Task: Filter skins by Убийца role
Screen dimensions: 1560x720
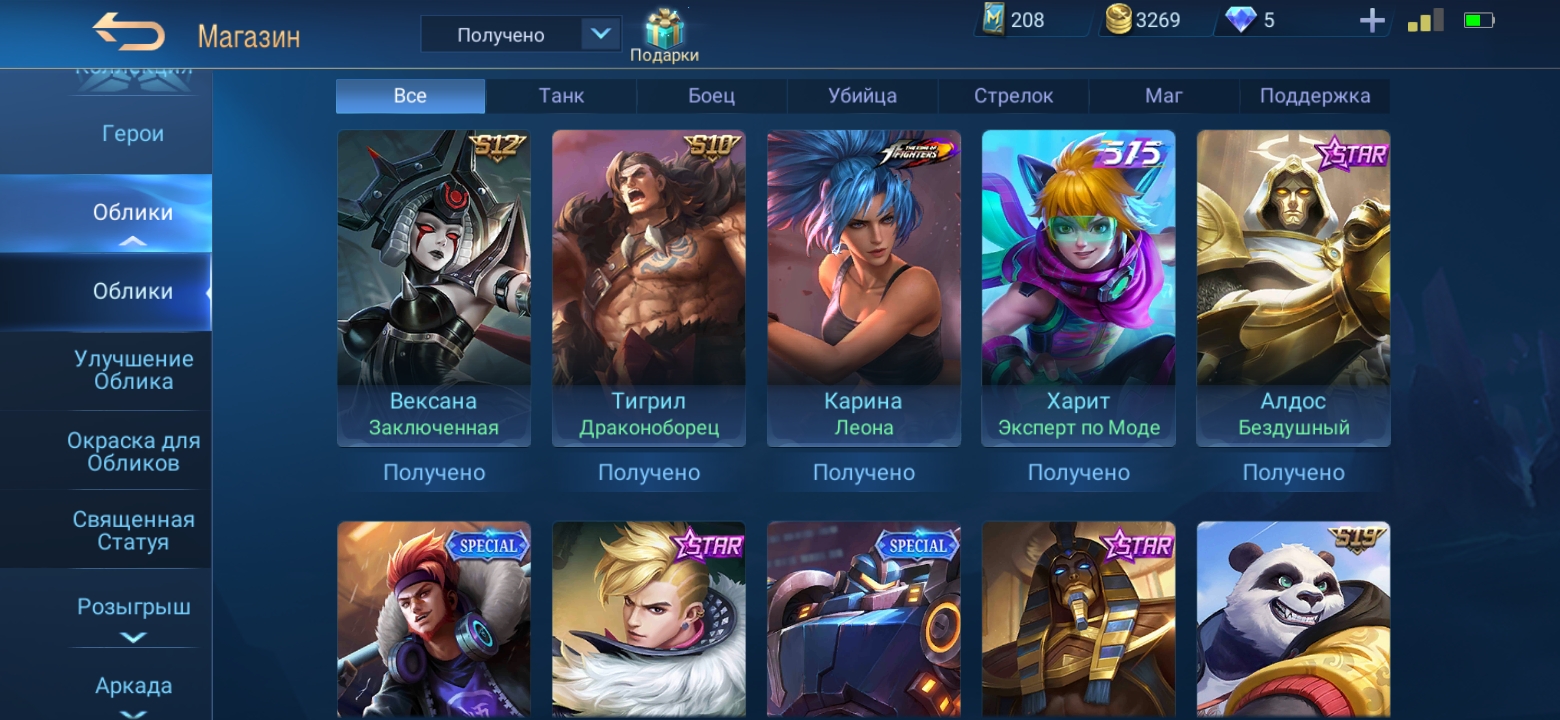Action: point(862,96)
